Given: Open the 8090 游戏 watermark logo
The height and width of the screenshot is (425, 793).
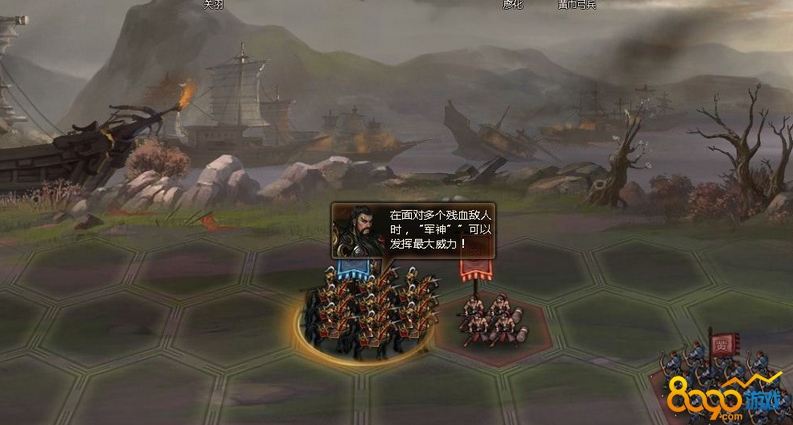Looking at the screenshot, I should click(x=734, y=400).
